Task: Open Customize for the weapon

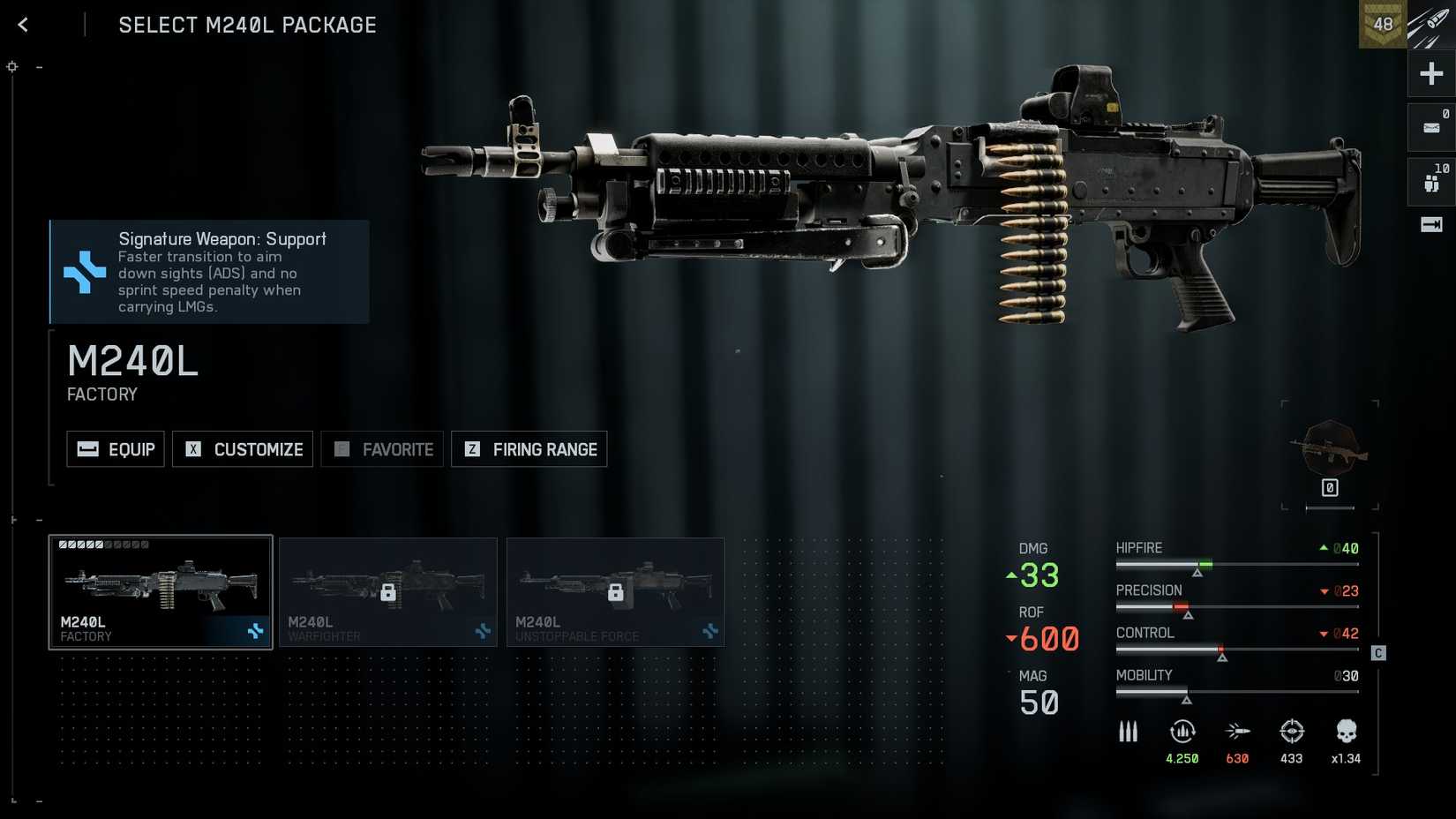Action: coord(243,449)
